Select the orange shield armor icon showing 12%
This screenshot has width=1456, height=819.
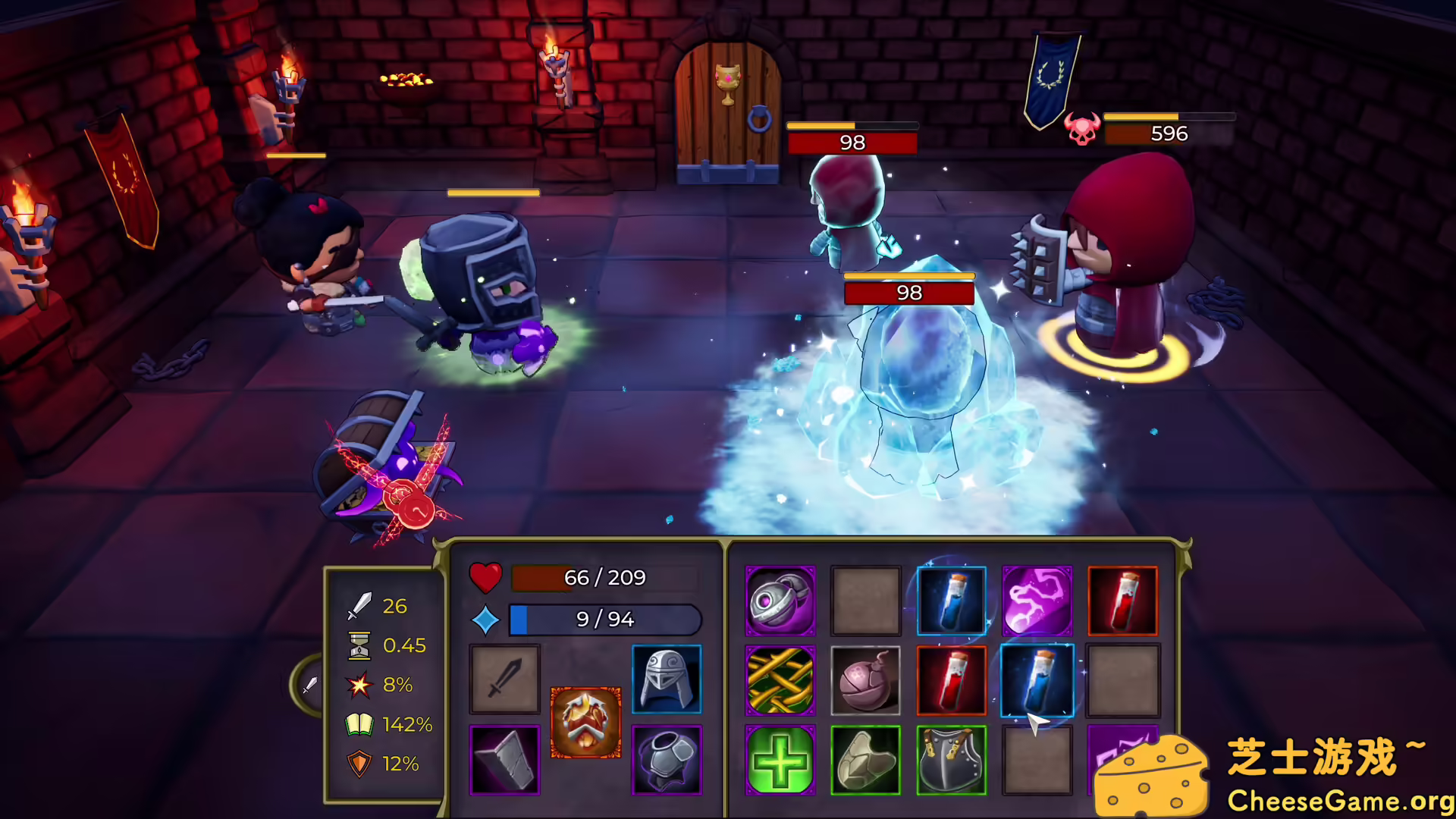click(x=360, y=764)
